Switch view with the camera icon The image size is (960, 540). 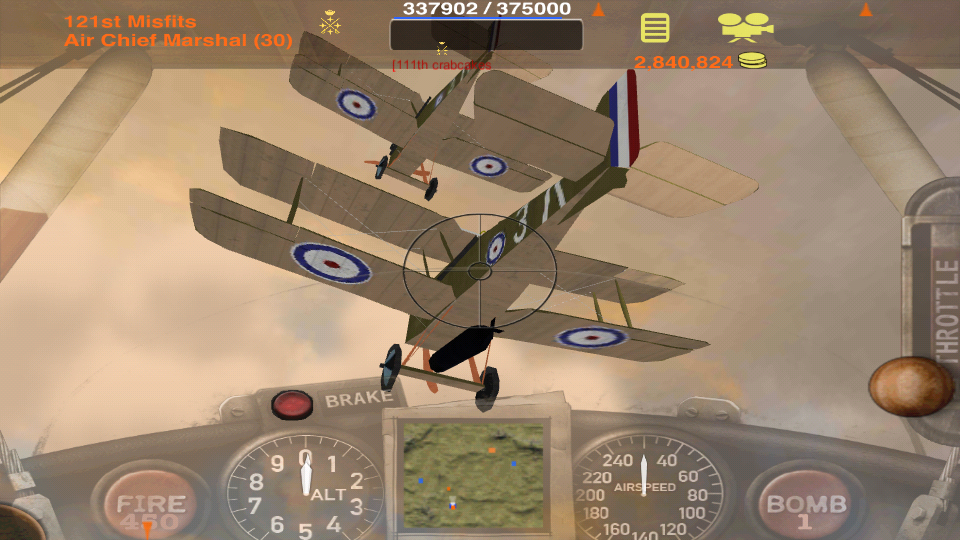coord(744,26)
